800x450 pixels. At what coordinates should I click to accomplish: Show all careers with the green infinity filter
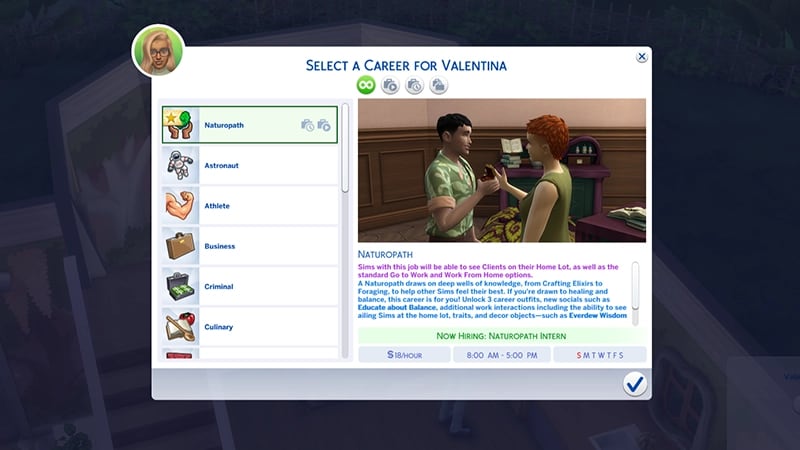pos(367,86)
